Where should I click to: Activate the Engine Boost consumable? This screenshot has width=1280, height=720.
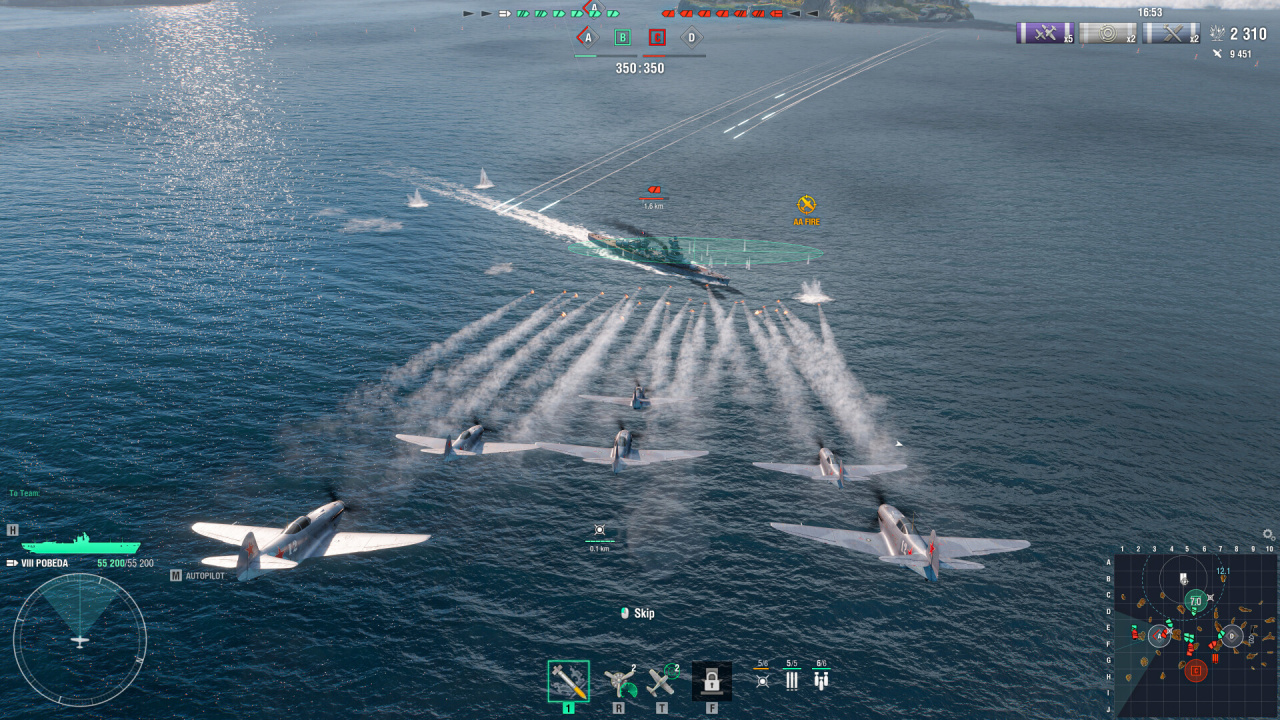pyautogui.click(x=622, y=681)
